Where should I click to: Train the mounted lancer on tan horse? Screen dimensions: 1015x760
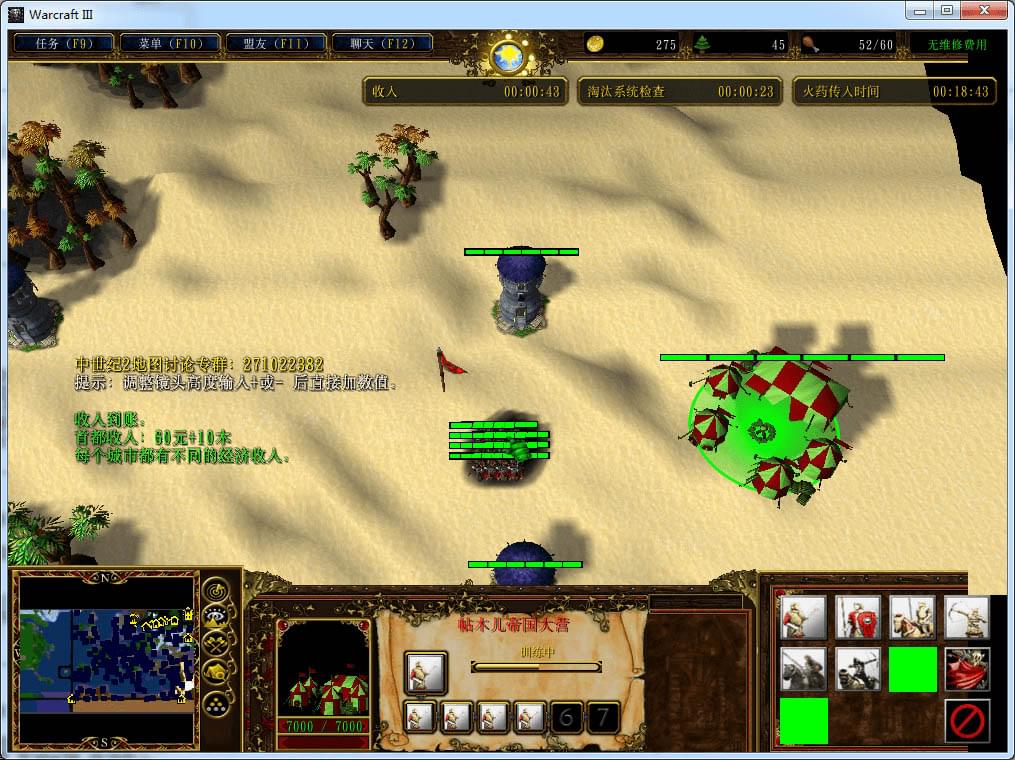click(913, 618)
